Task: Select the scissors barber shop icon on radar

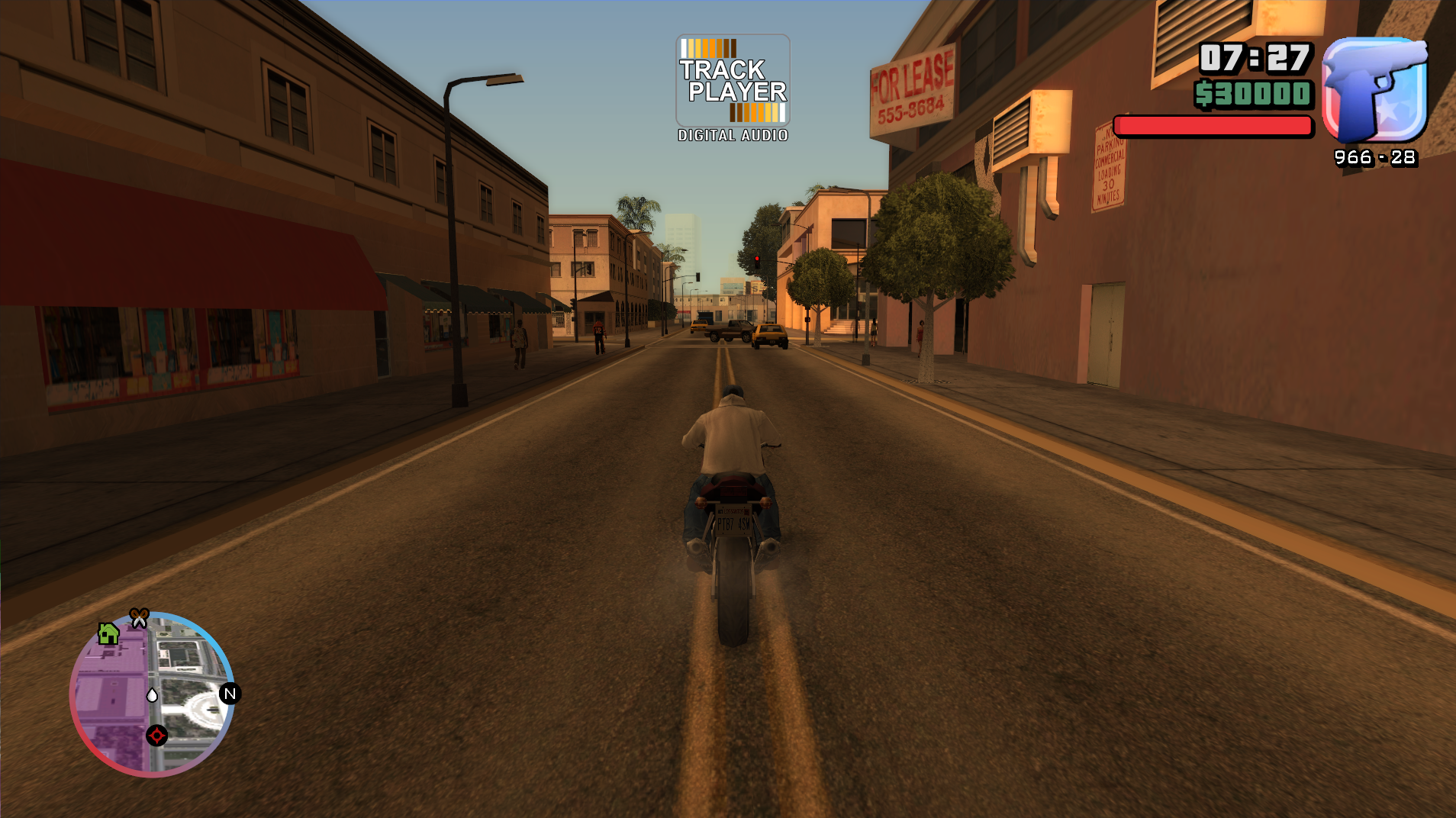Action: pos(139,617)
